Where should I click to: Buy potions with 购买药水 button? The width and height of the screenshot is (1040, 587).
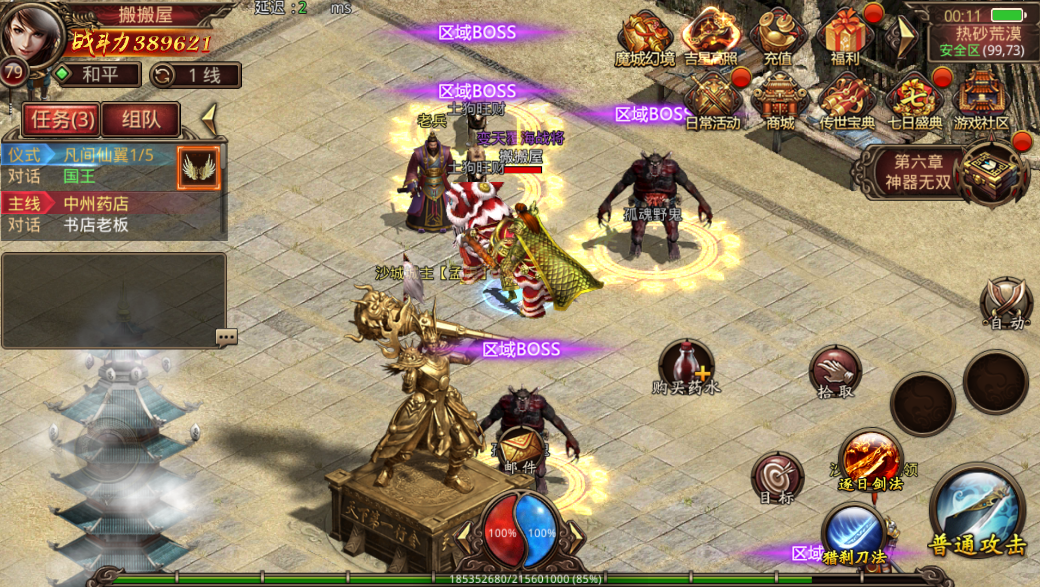pyautogui.click(x=687, y=366)
